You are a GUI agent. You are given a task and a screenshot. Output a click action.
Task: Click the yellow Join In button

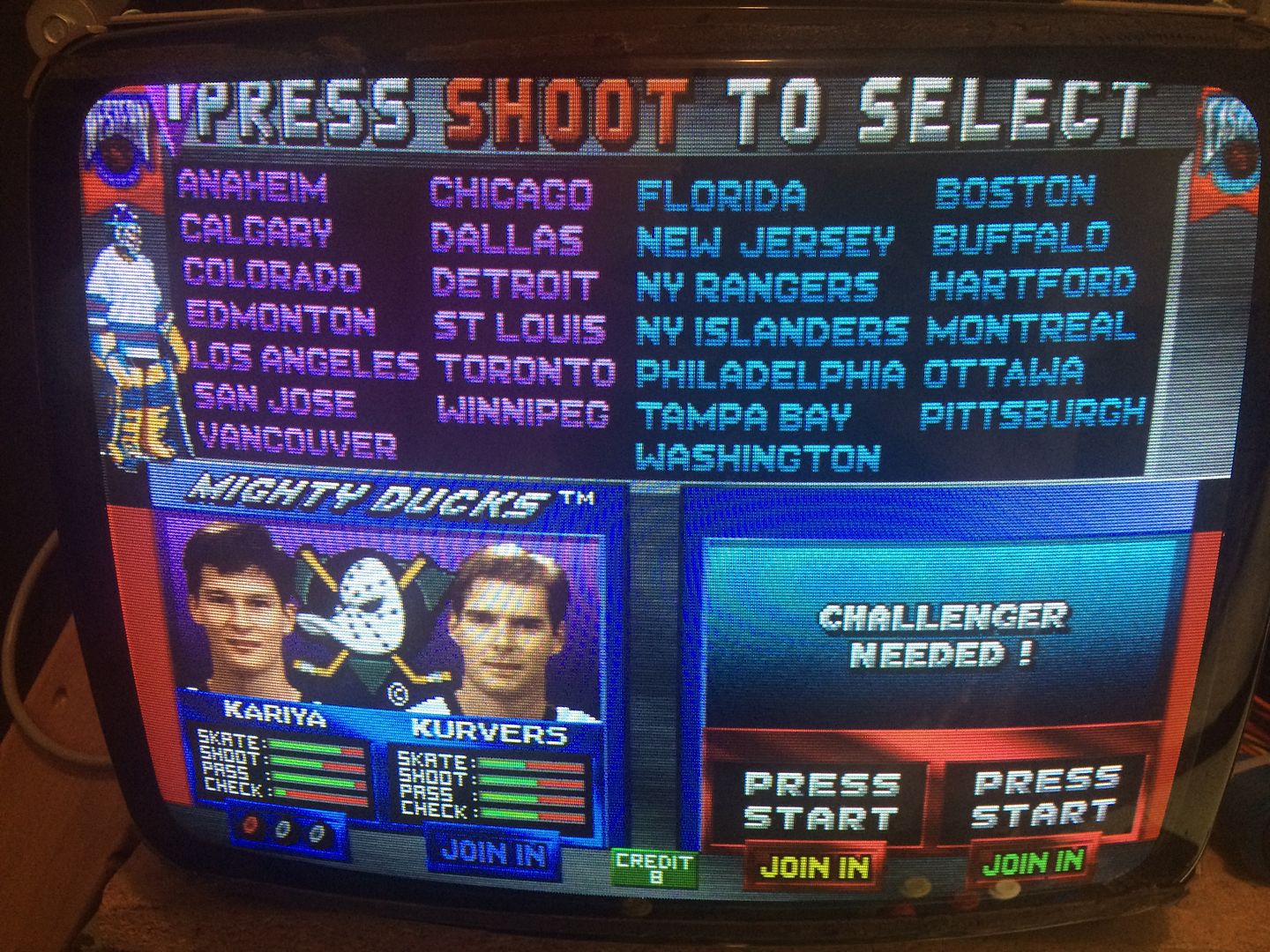pos(814,867)
